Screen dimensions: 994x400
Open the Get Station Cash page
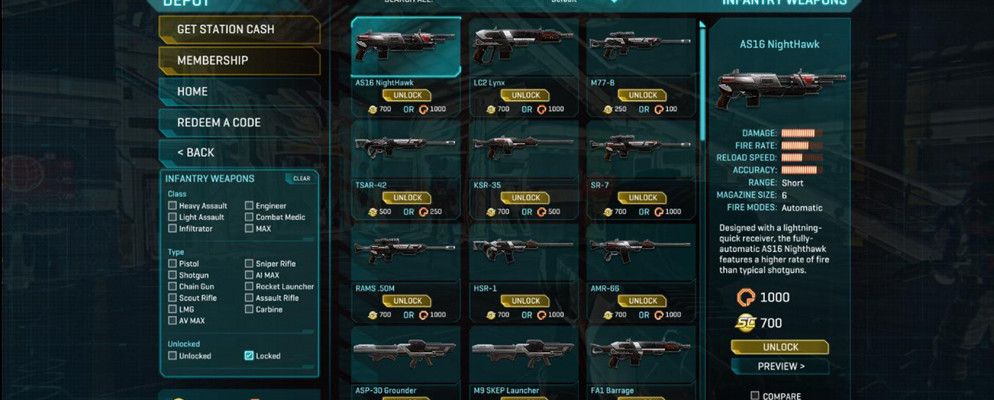(238, 29)
